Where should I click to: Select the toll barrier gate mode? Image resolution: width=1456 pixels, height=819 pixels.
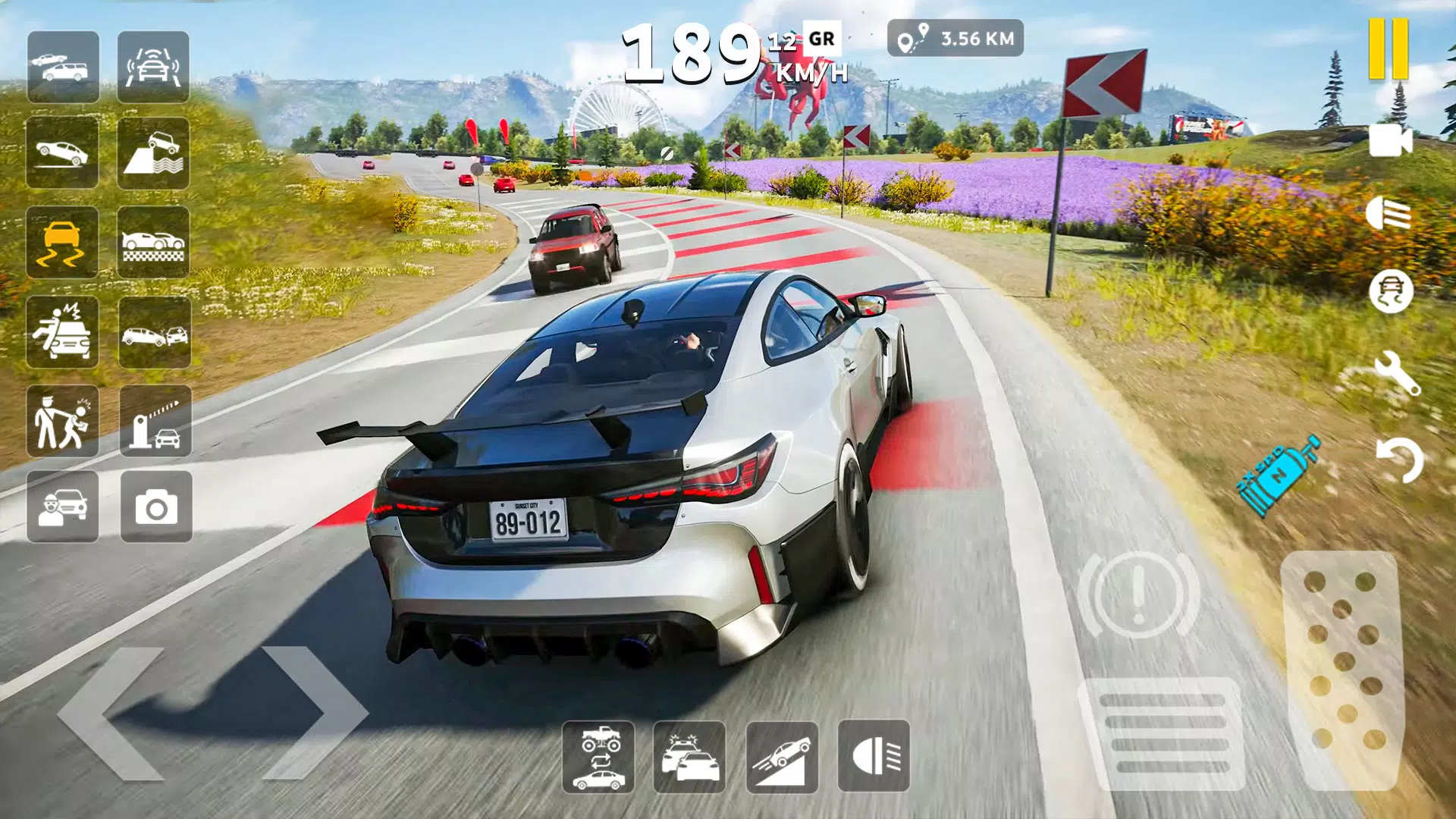pyautogui.click(x=156, y=422)
